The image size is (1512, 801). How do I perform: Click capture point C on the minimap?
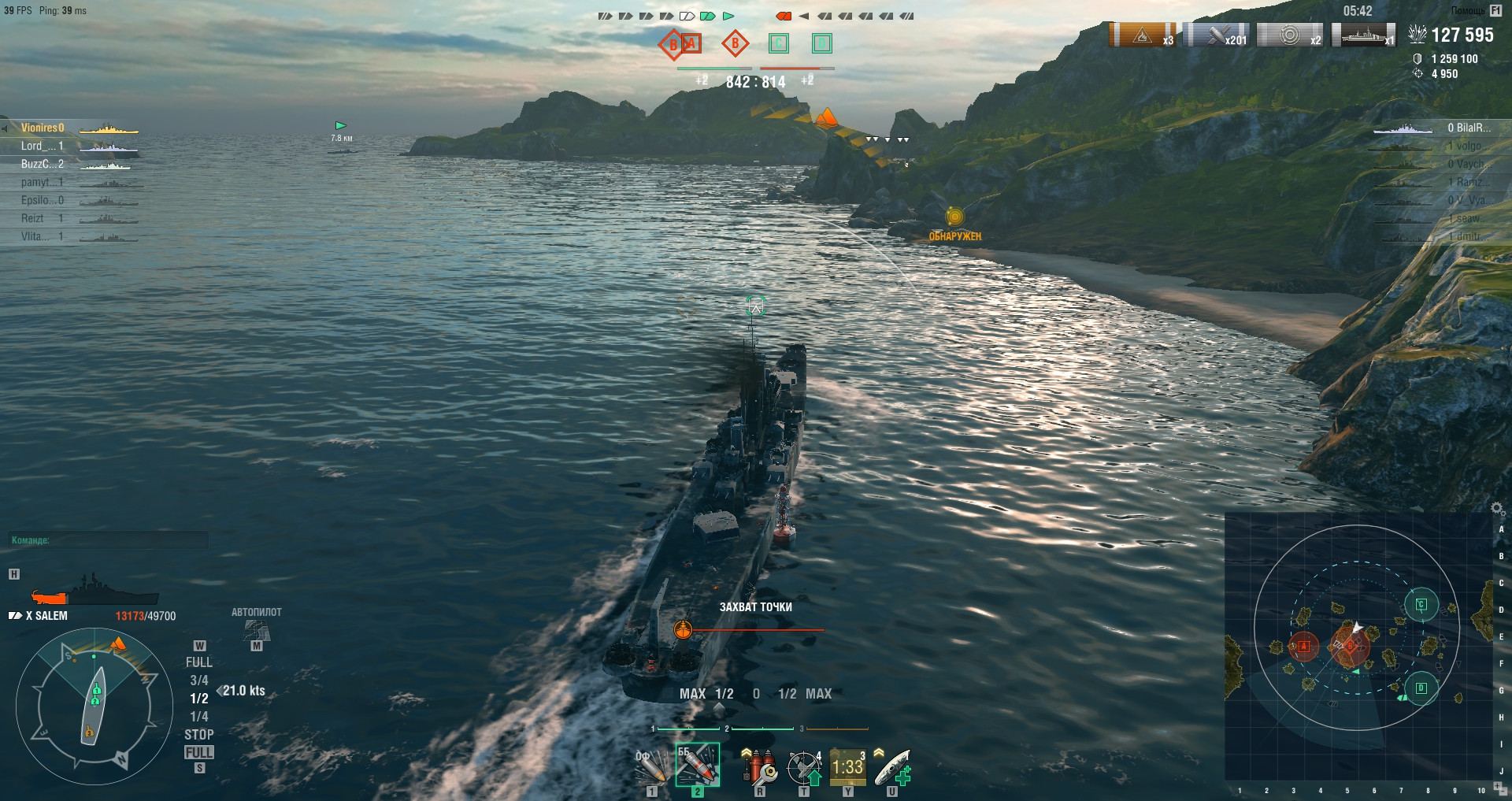1421,605
